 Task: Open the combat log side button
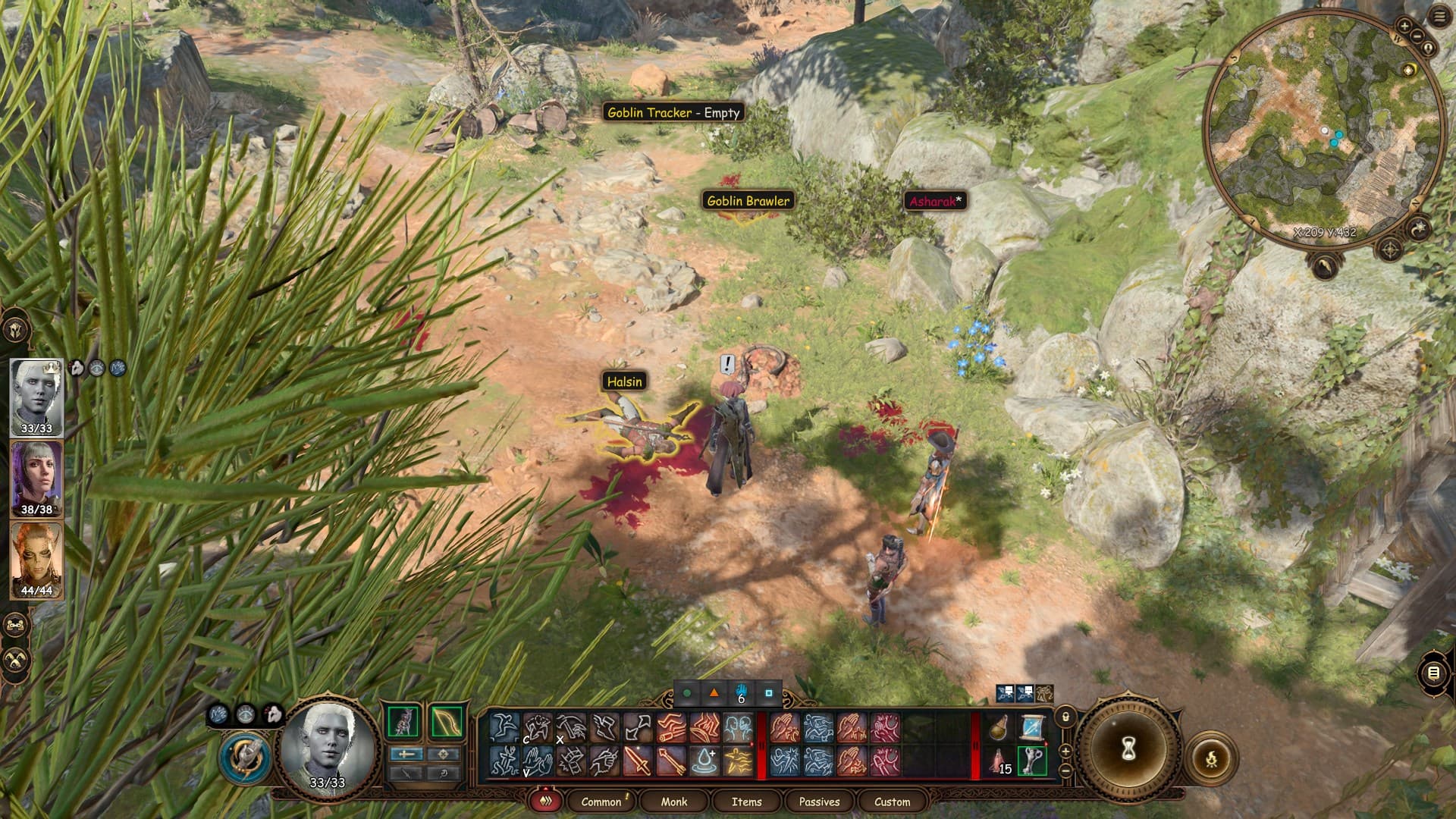coord(1433,673)
